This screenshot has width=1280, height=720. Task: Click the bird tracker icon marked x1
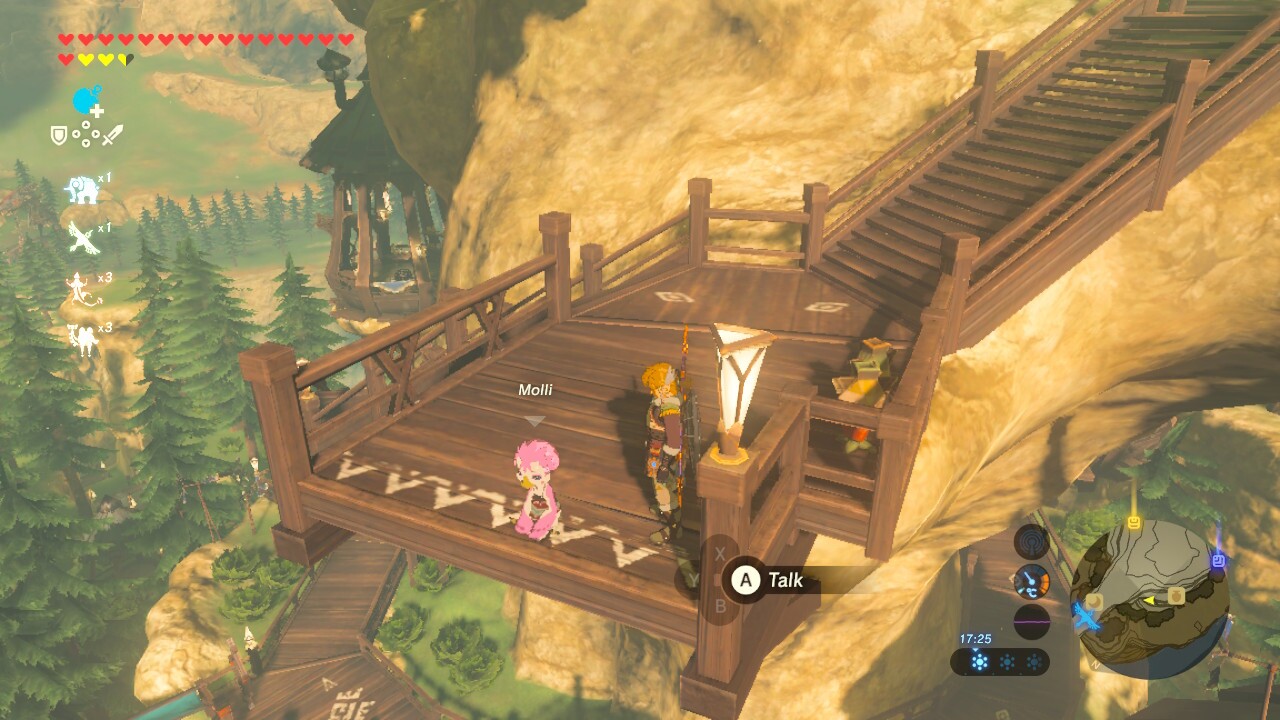point(80,238)
